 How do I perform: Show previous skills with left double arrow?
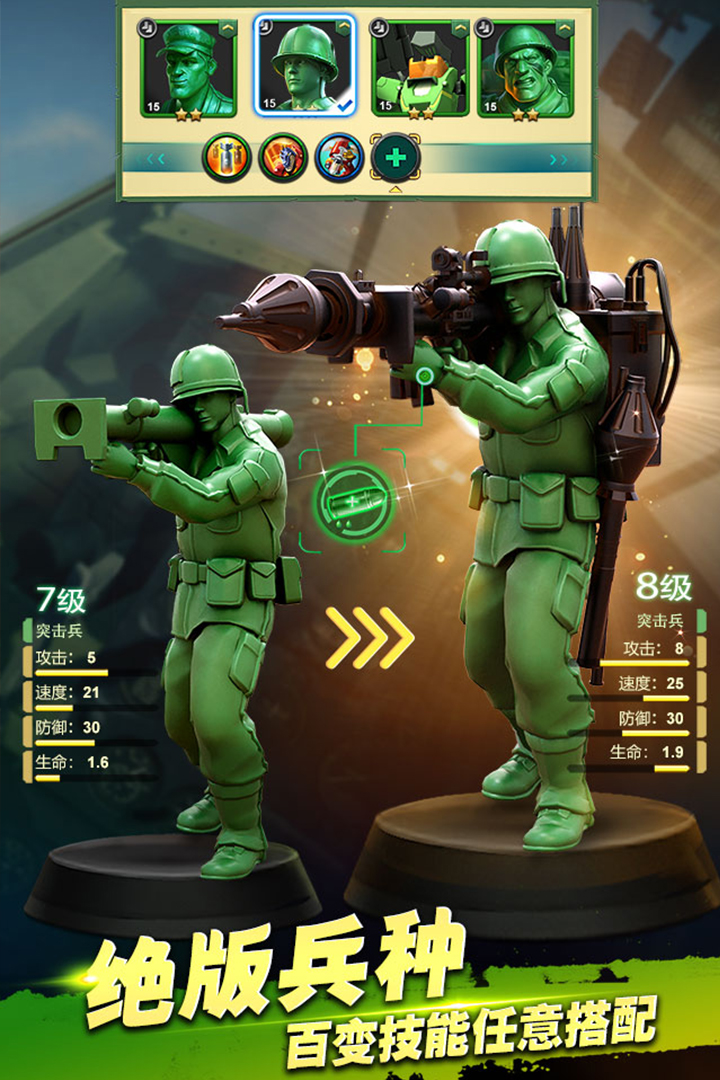[x=156, y=158]
